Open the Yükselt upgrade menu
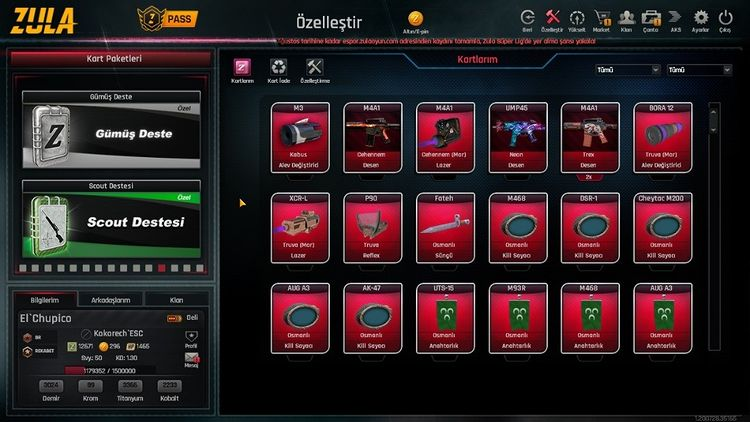The height and width of the screenshot is (422, 750). tap(577, 18)
